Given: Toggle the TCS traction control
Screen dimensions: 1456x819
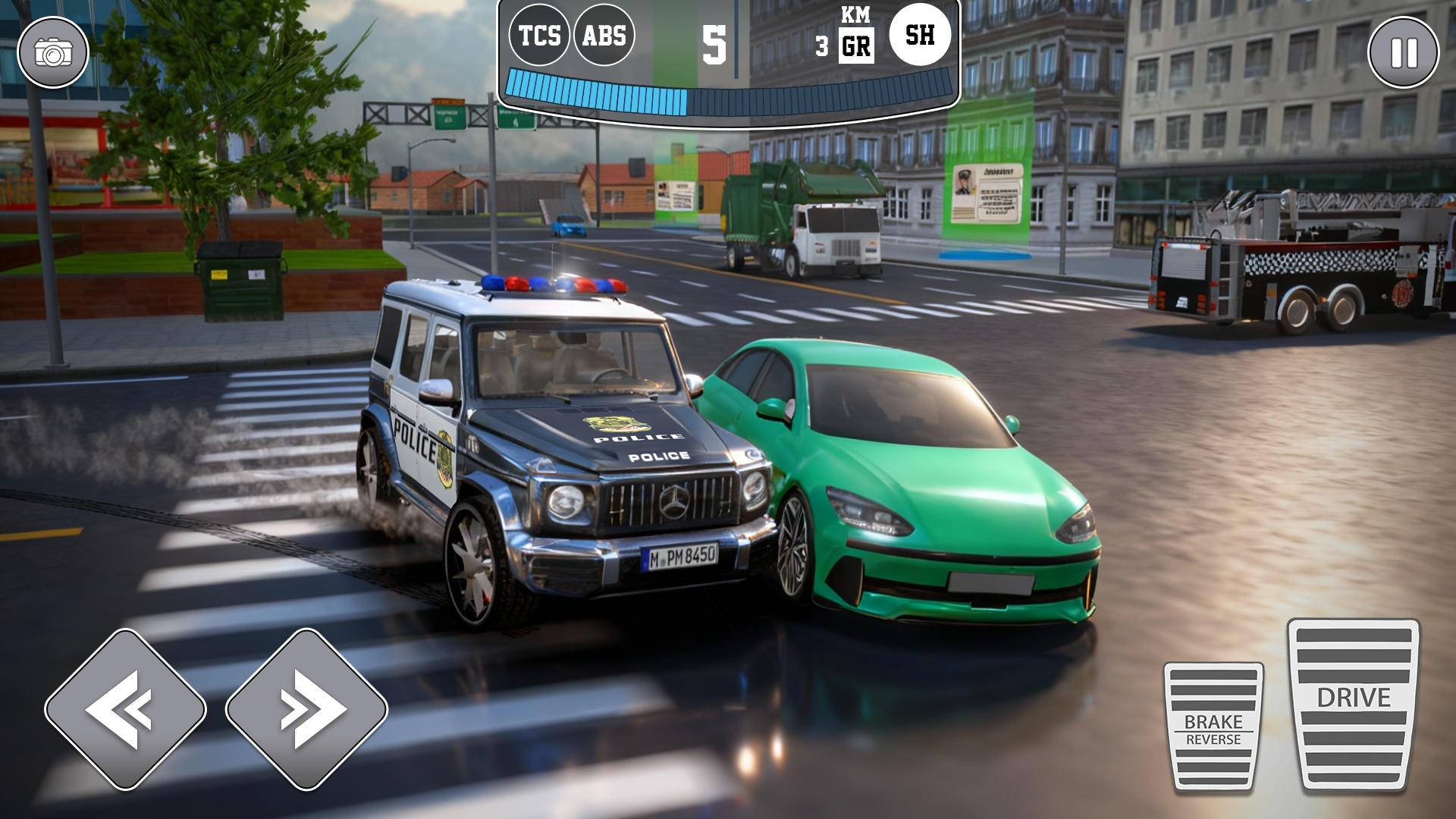Looking at the screenshot, I should click(x=539, y=36).
